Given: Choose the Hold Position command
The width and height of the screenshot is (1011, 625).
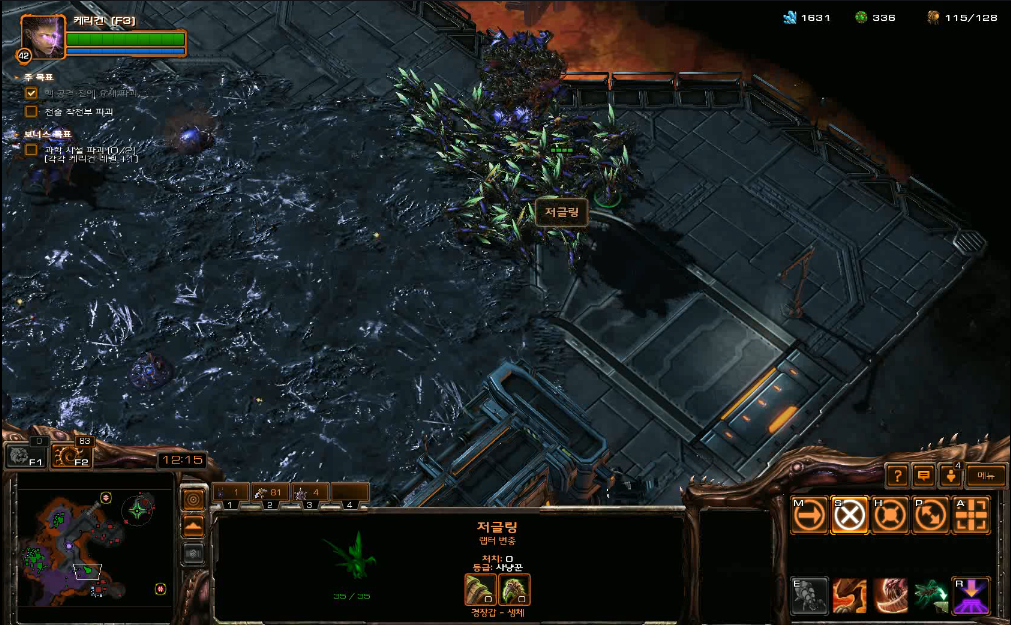Looking at the screenshot, I should pos(890,514).
